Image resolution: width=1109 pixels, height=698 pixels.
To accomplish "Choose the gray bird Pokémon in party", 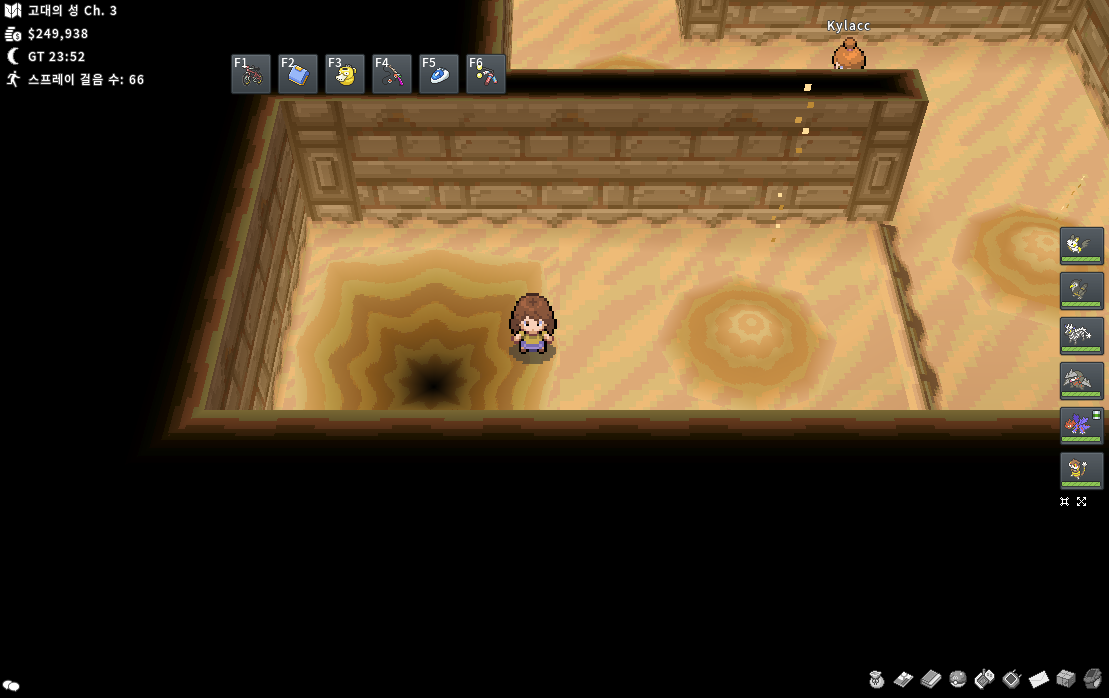I will 1081,290.
